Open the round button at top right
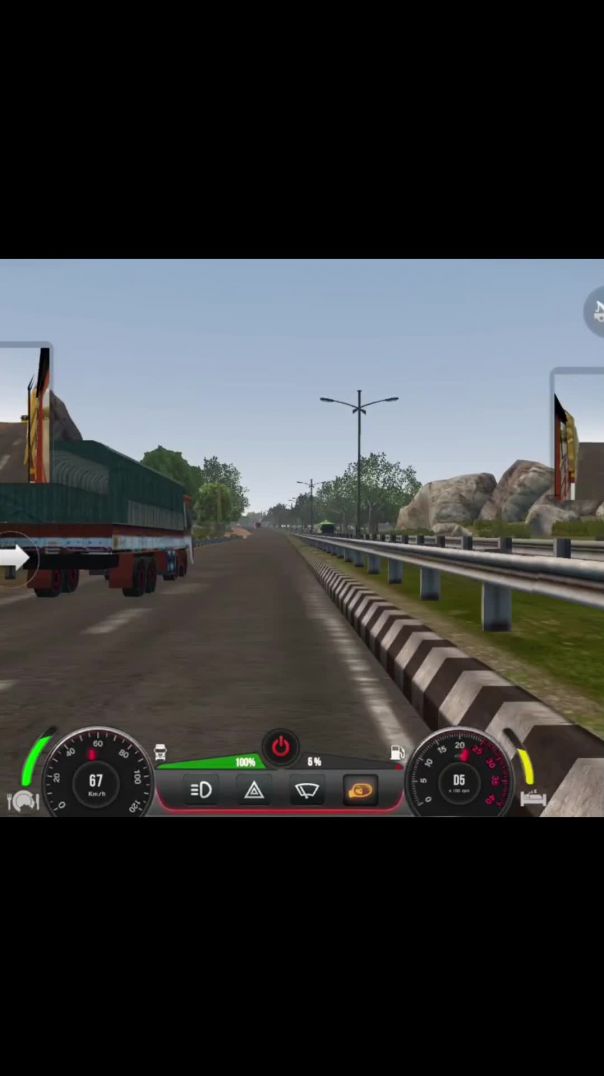Image resolution: width=604 pixels, height=1076 pixels. 596,311
